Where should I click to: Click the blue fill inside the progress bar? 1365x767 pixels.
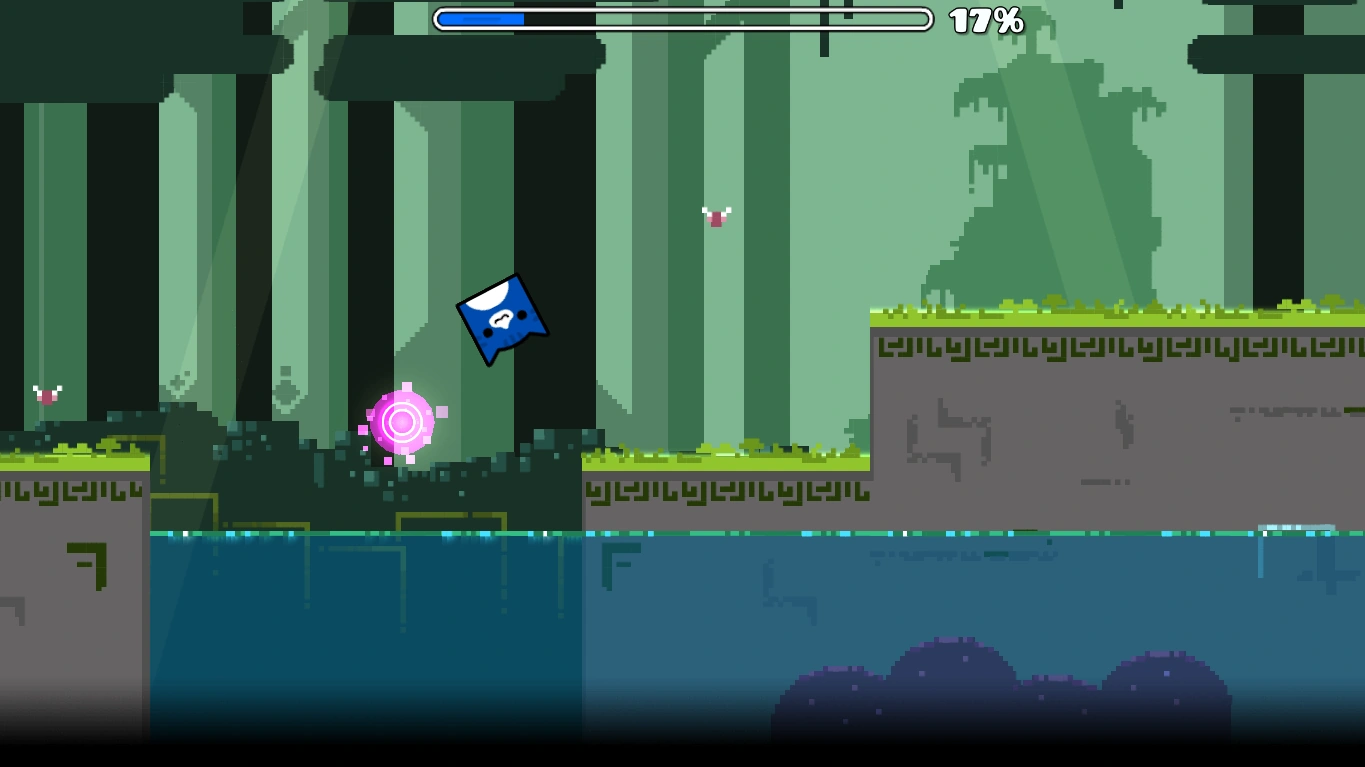(480, 18)
